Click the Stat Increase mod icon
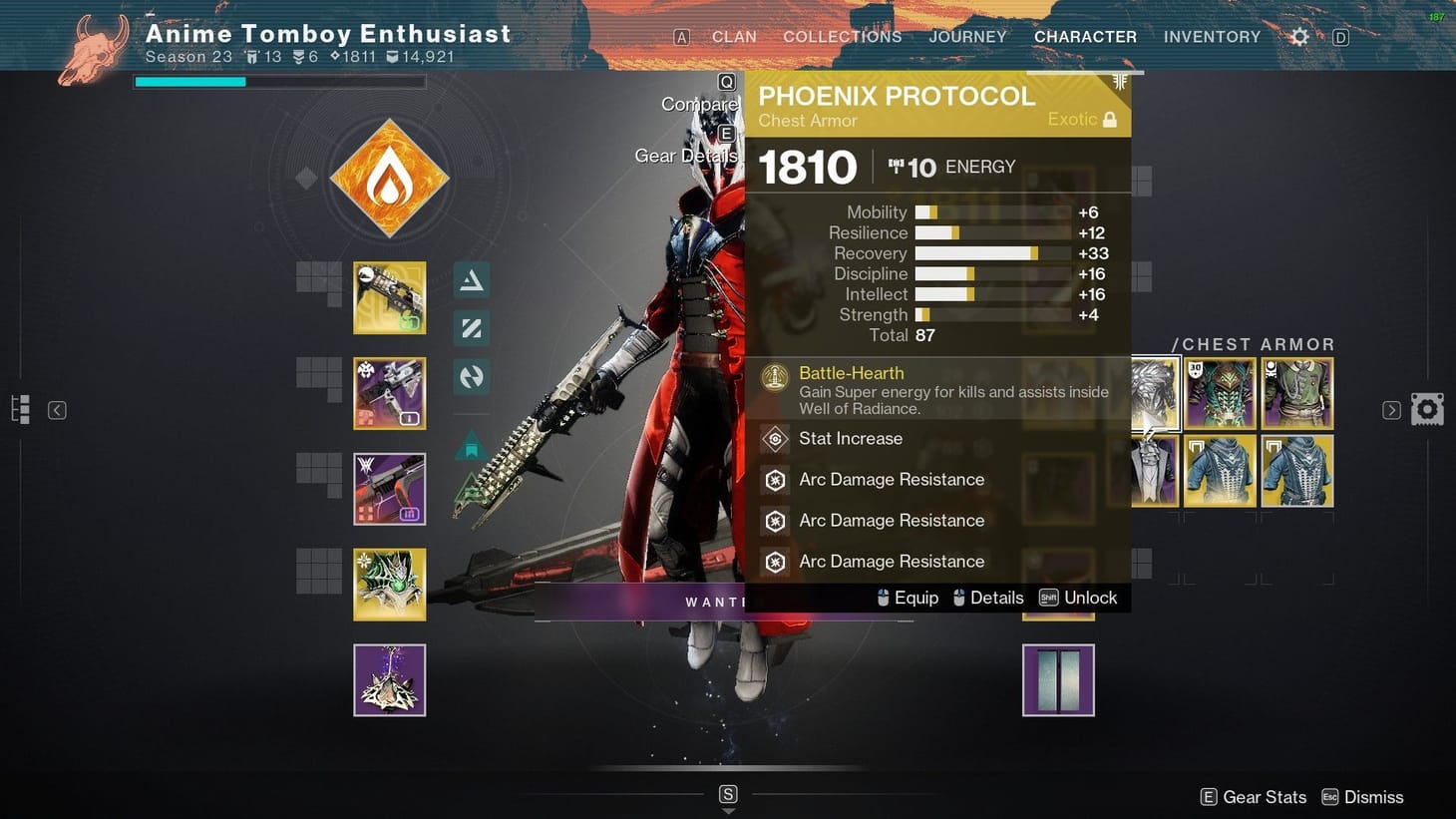This screenshot has width=1456, height=819. 775,439
